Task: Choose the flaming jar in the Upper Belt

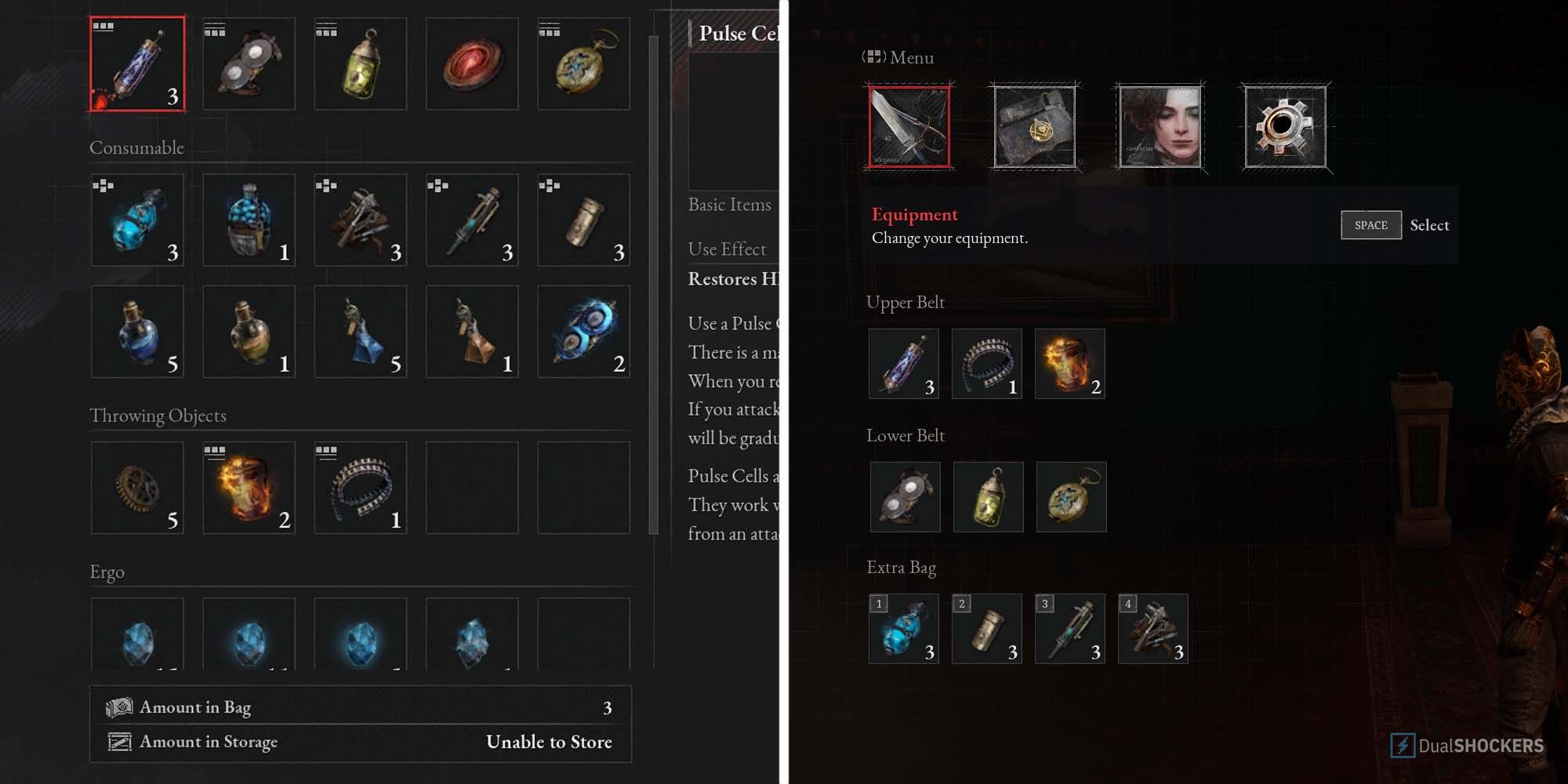Action: tap(1070, 364)
